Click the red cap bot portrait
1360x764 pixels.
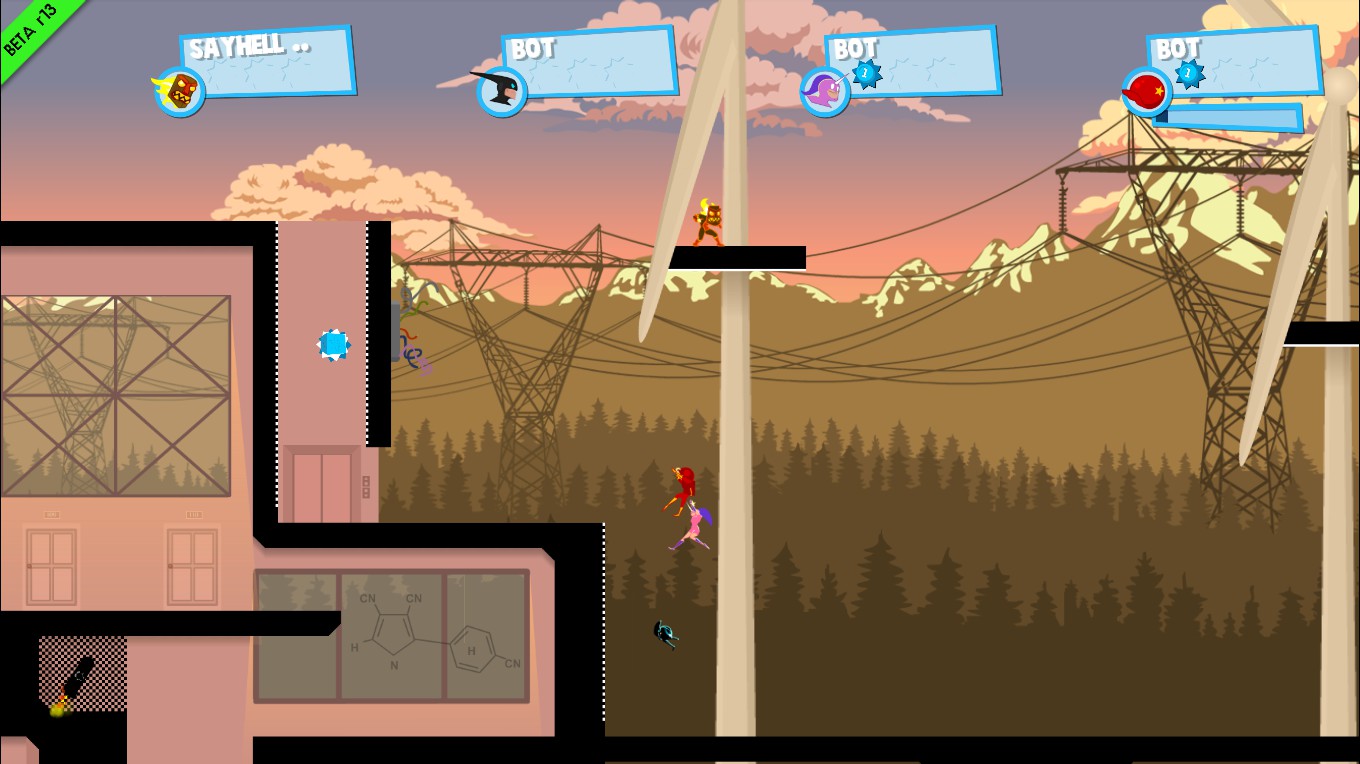coord(1146,90)
